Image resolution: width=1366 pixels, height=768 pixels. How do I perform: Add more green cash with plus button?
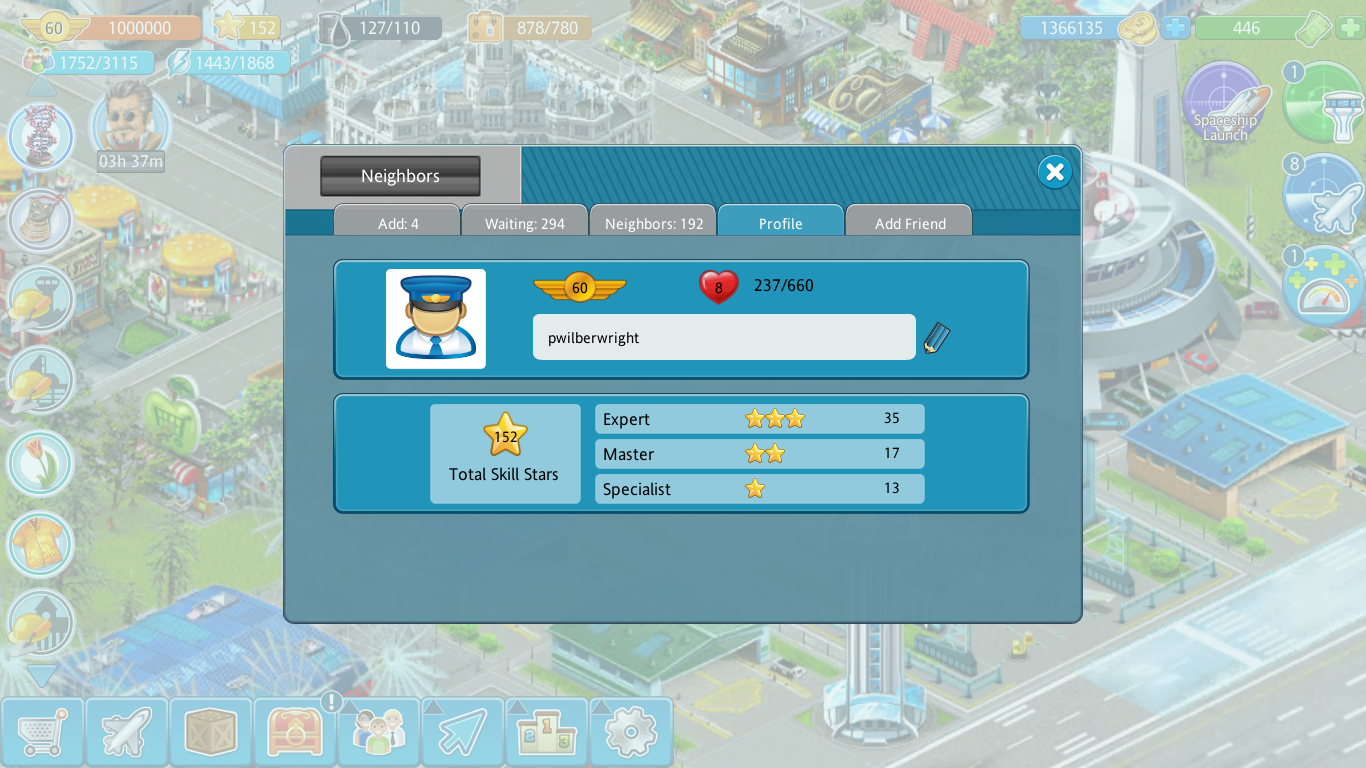point(1349,28)
